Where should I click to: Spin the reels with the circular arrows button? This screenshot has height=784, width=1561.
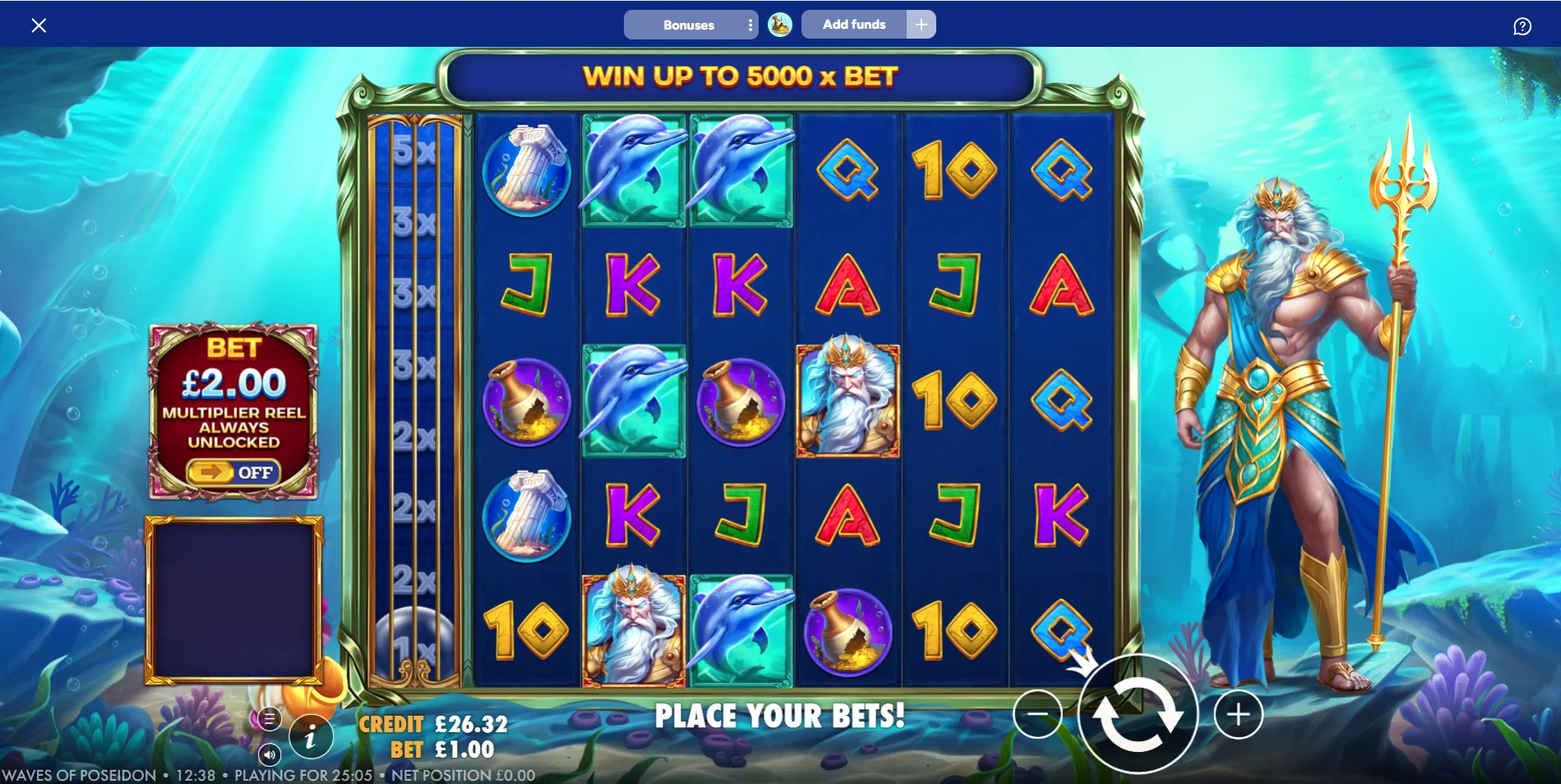(1138, 714)
